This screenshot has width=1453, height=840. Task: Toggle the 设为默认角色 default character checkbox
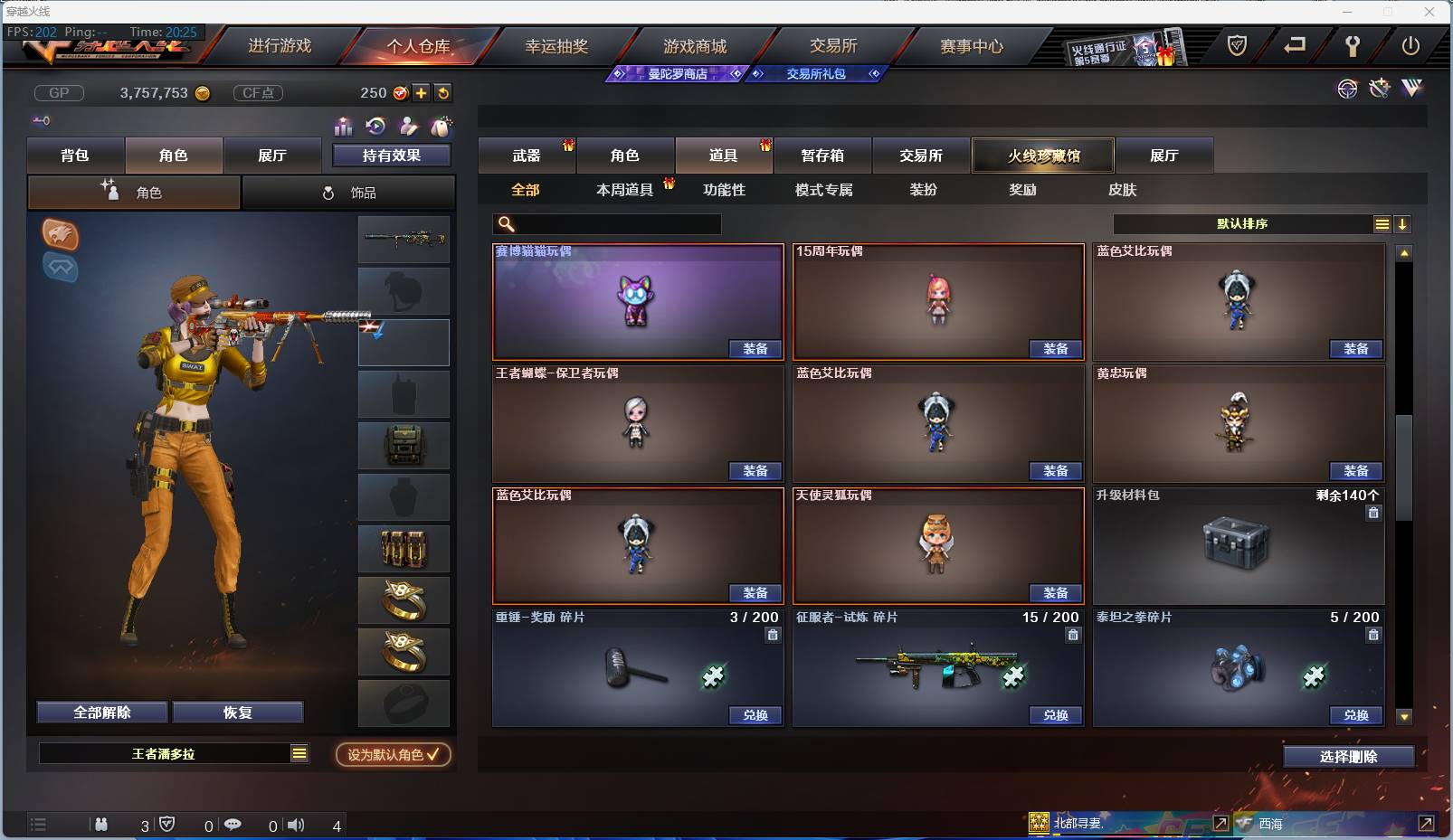[x=393, y=756]
